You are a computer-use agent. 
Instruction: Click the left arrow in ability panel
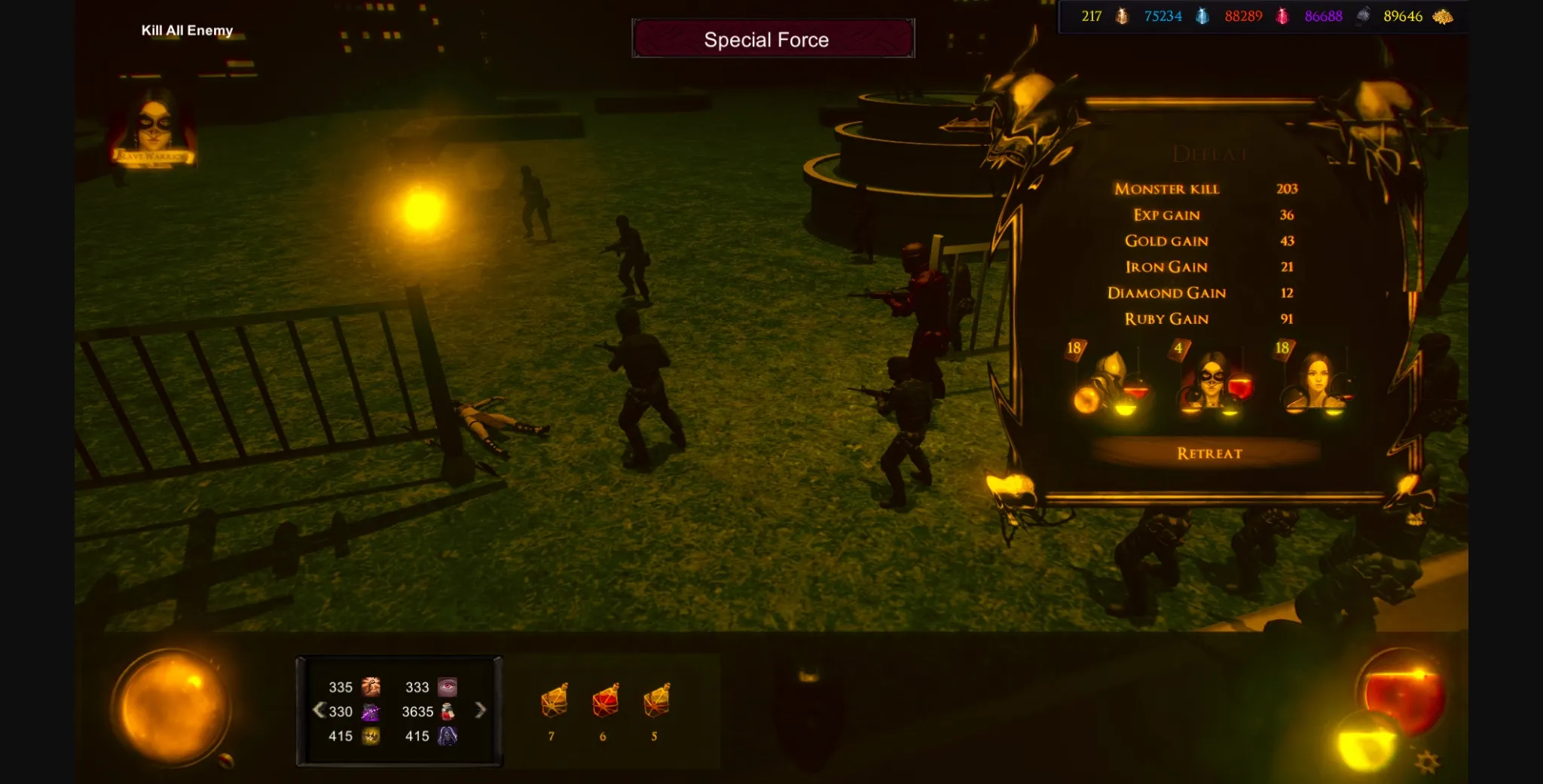click(x=319, y=711)
